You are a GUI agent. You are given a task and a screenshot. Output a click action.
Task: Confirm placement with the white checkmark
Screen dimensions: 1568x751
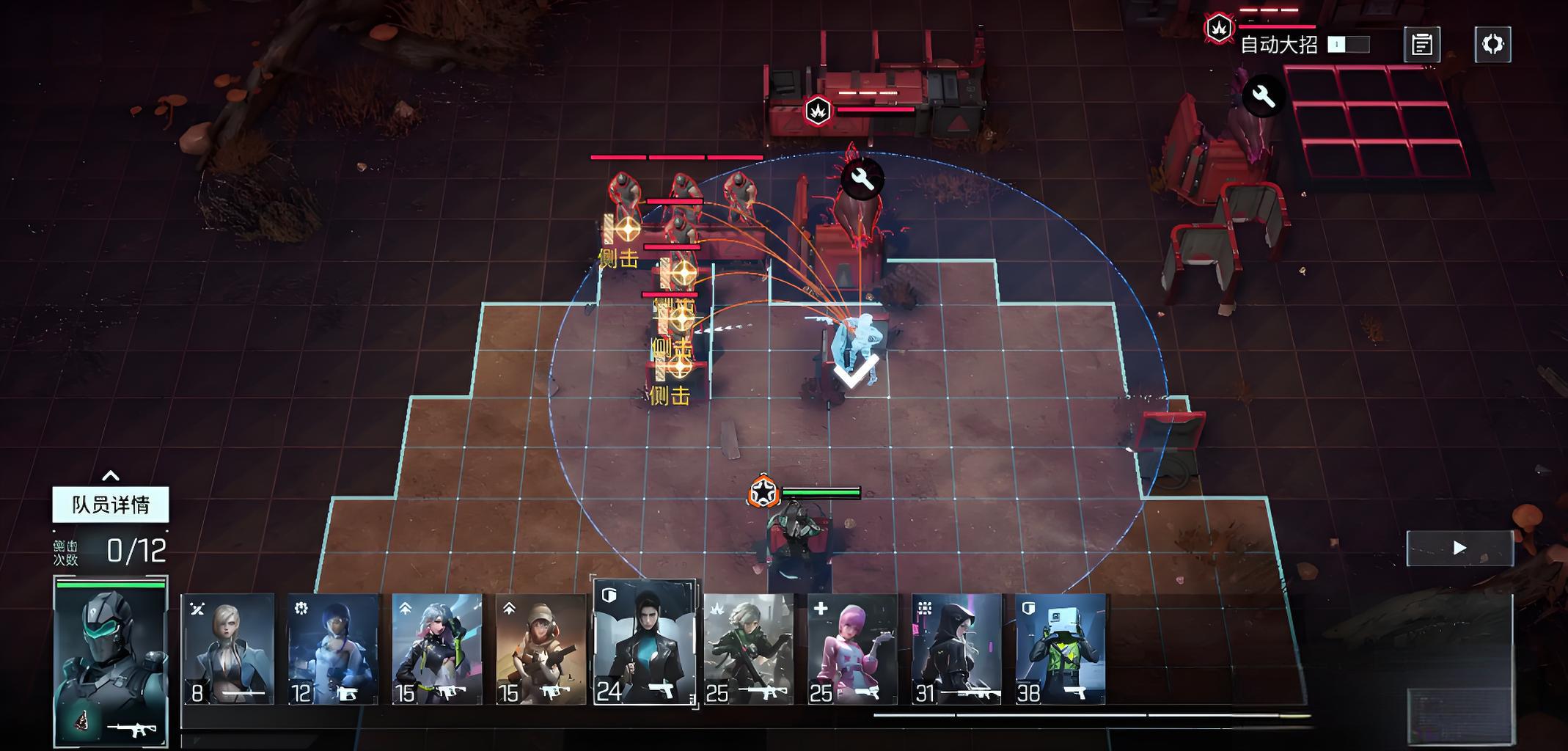(855, 370)
